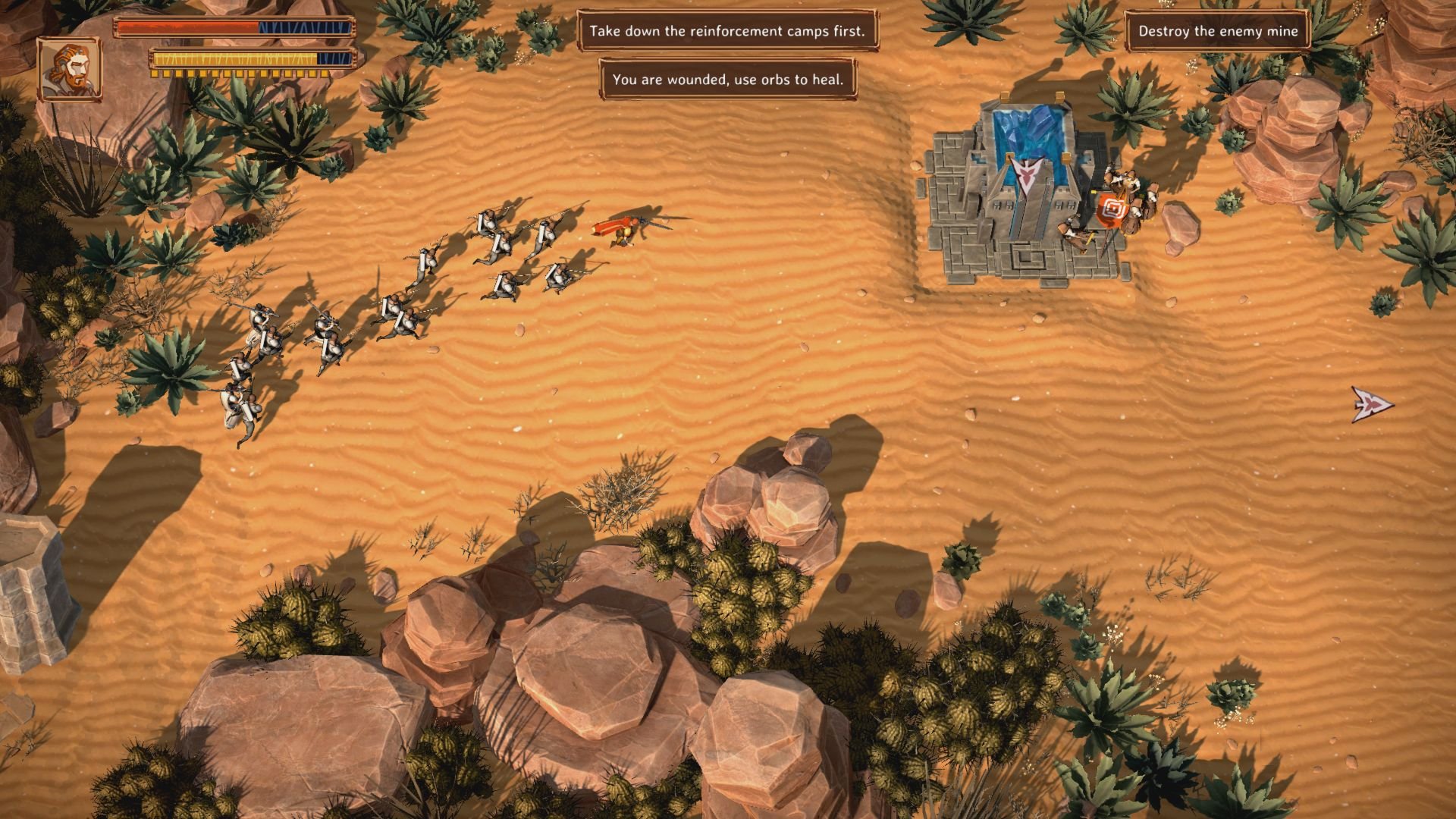
Task: Select the 'Destroy the enemy mine' objective
Action: click(1217, 31)
